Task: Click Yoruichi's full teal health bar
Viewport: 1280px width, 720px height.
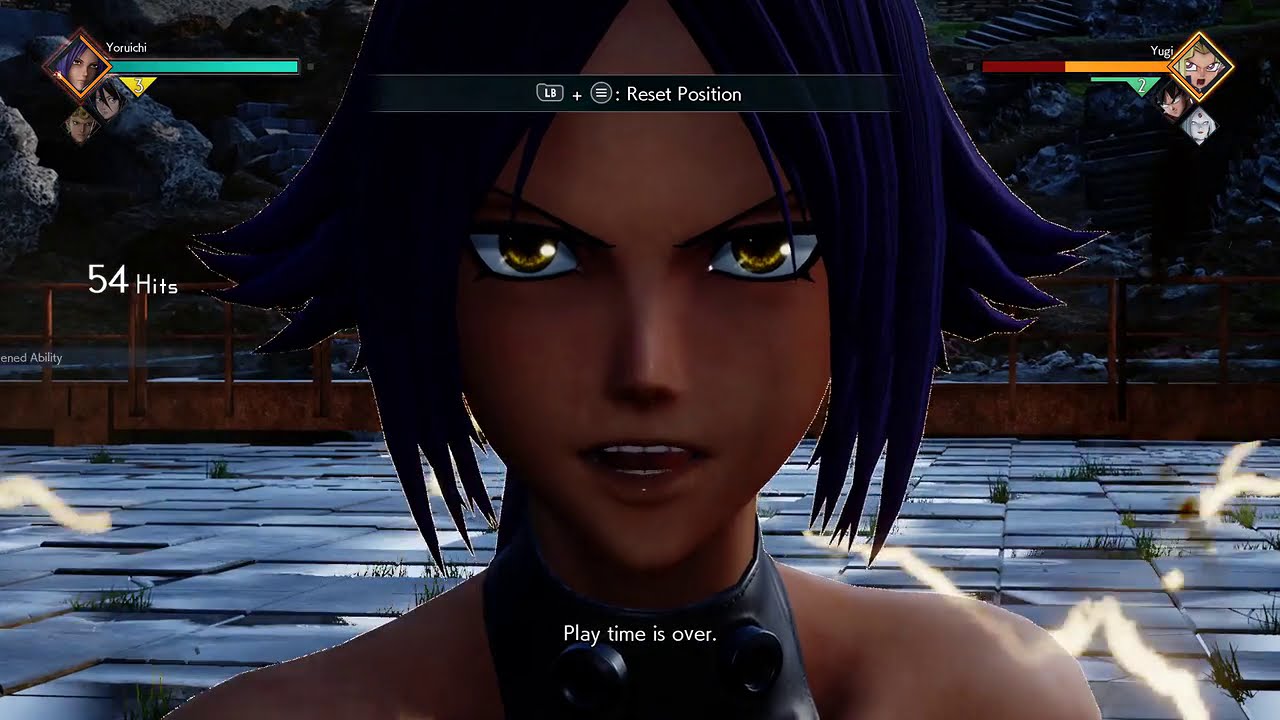Action: click(205, 66)
